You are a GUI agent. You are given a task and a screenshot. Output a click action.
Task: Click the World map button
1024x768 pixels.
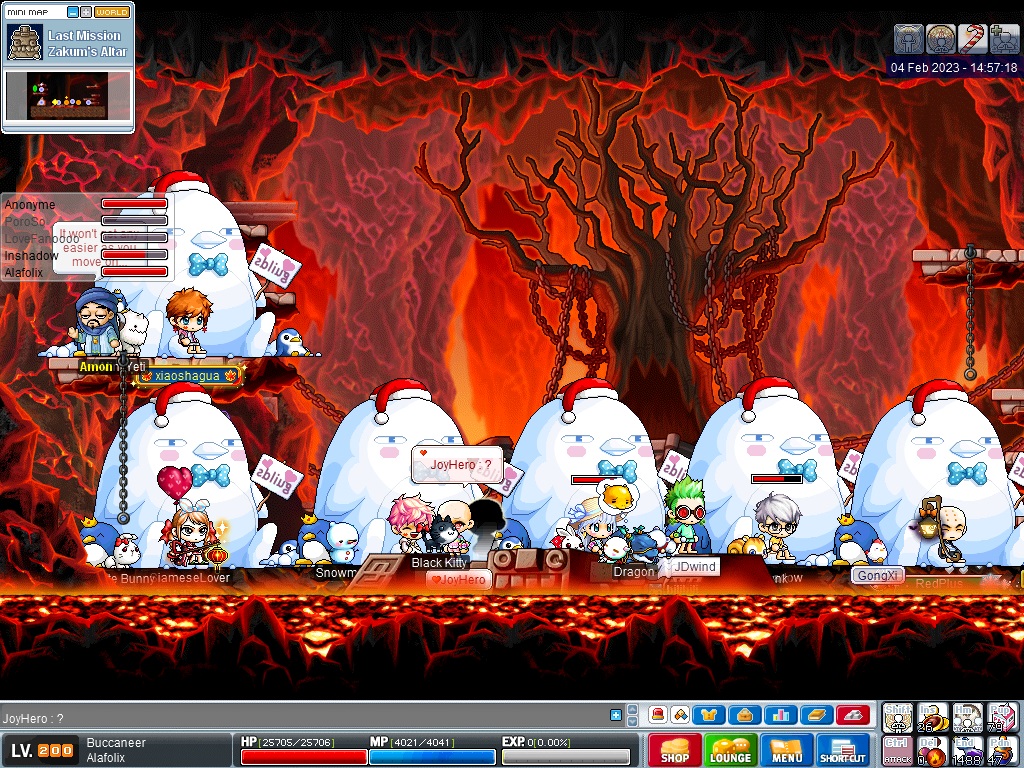(x=112, y=12)
